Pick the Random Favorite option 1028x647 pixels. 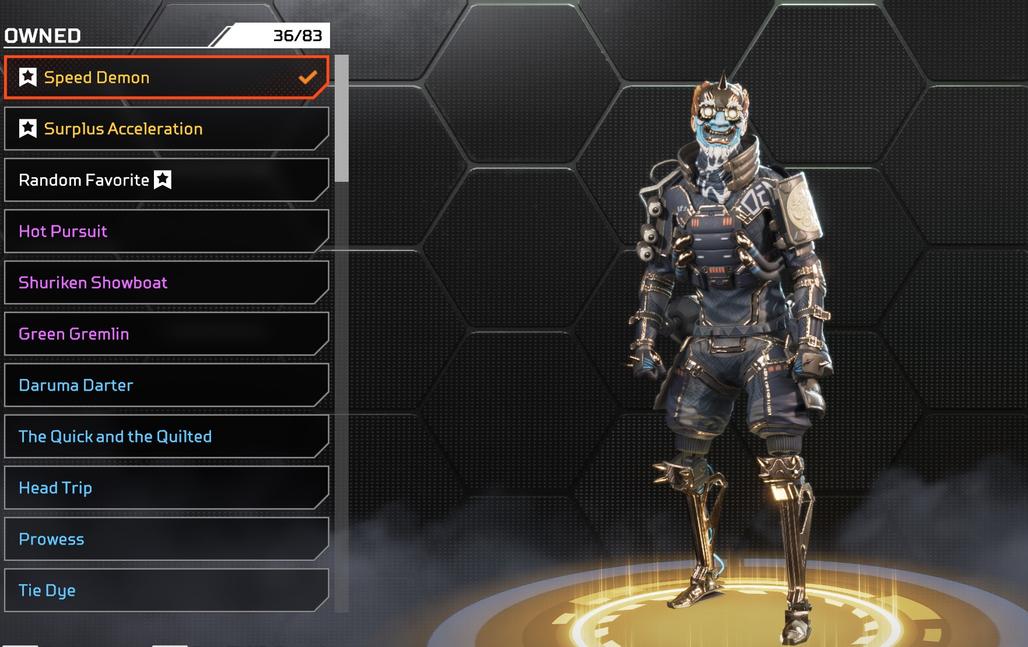pyautogui.click(x=166, y=180)
